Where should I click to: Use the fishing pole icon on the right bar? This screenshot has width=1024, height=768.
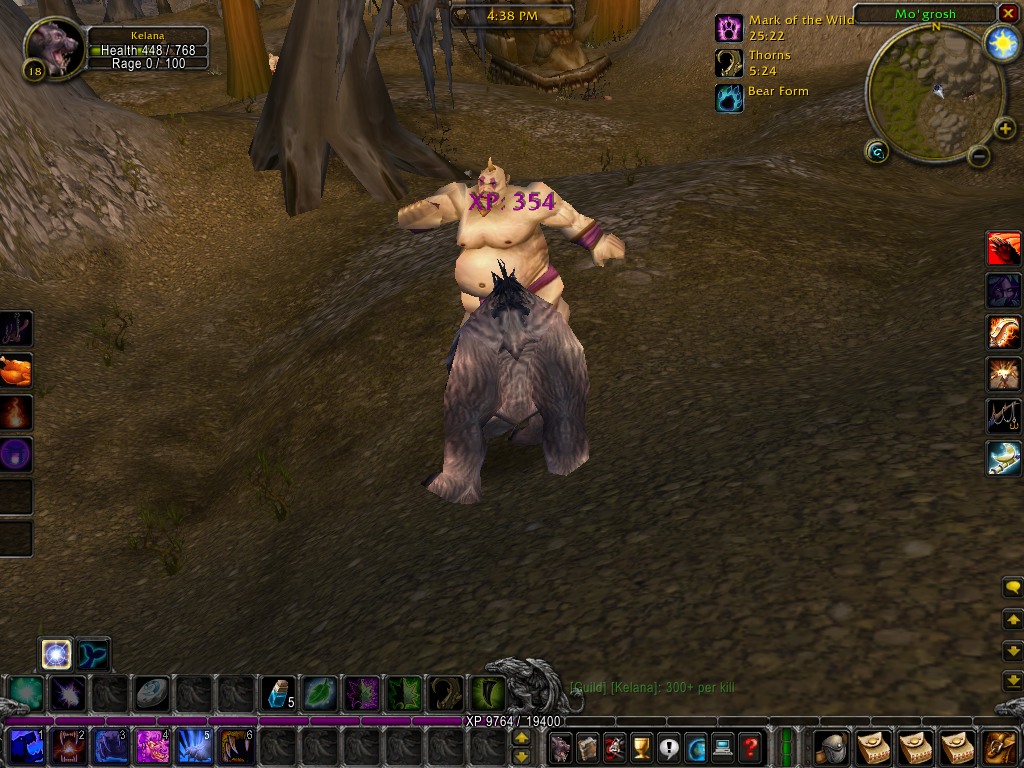(1004, 416)
